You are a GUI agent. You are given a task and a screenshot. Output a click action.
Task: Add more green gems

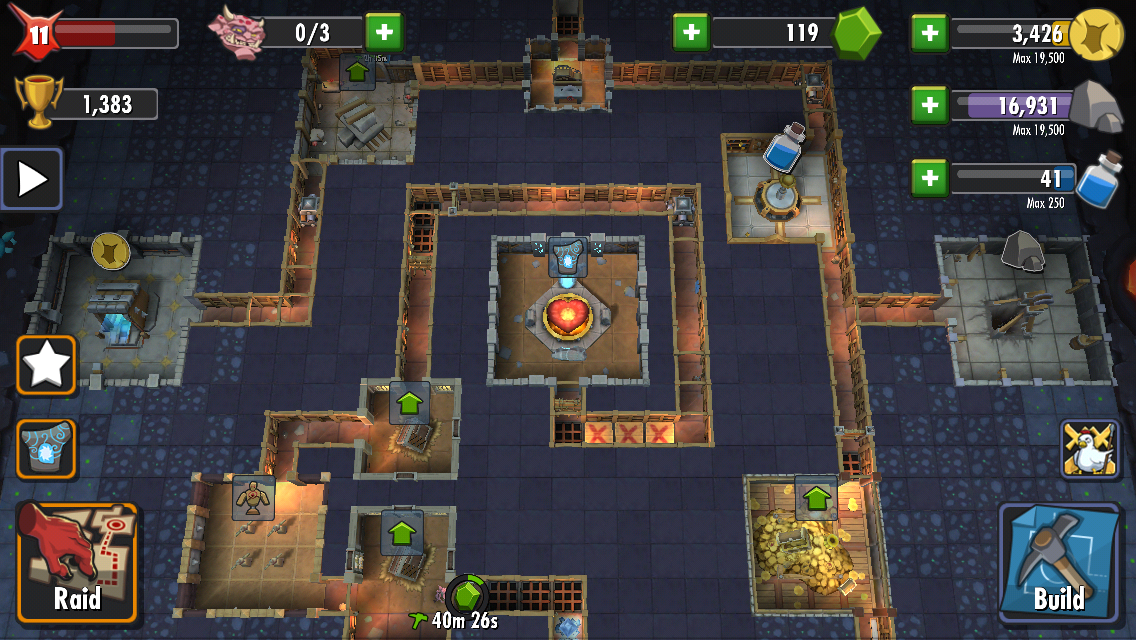(x=690, y=33)
